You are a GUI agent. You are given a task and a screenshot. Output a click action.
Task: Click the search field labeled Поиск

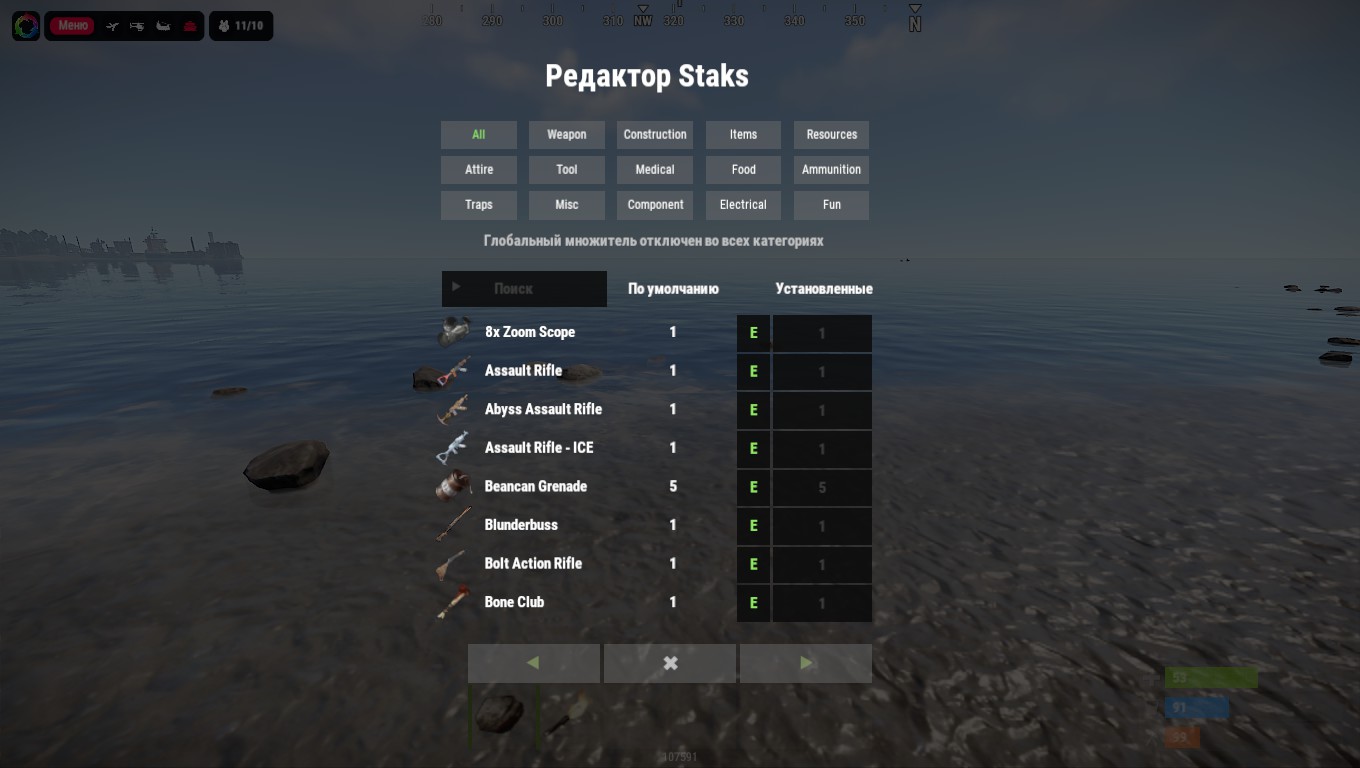tap(524, 289)
